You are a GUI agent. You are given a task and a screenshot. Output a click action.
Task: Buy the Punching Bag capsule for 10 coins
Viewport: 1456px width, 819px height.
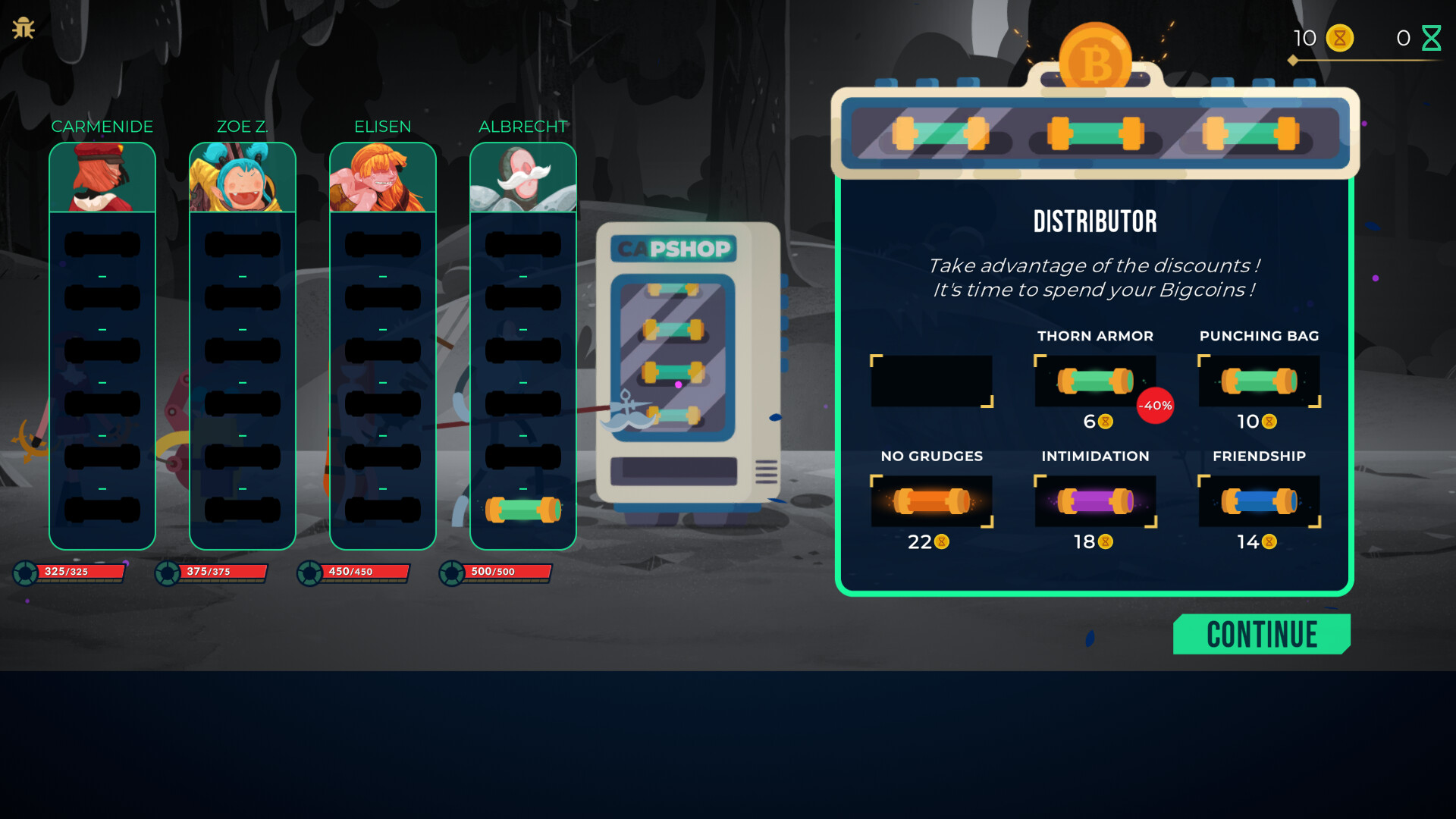pyautogui.click(x=1259, y=381)
